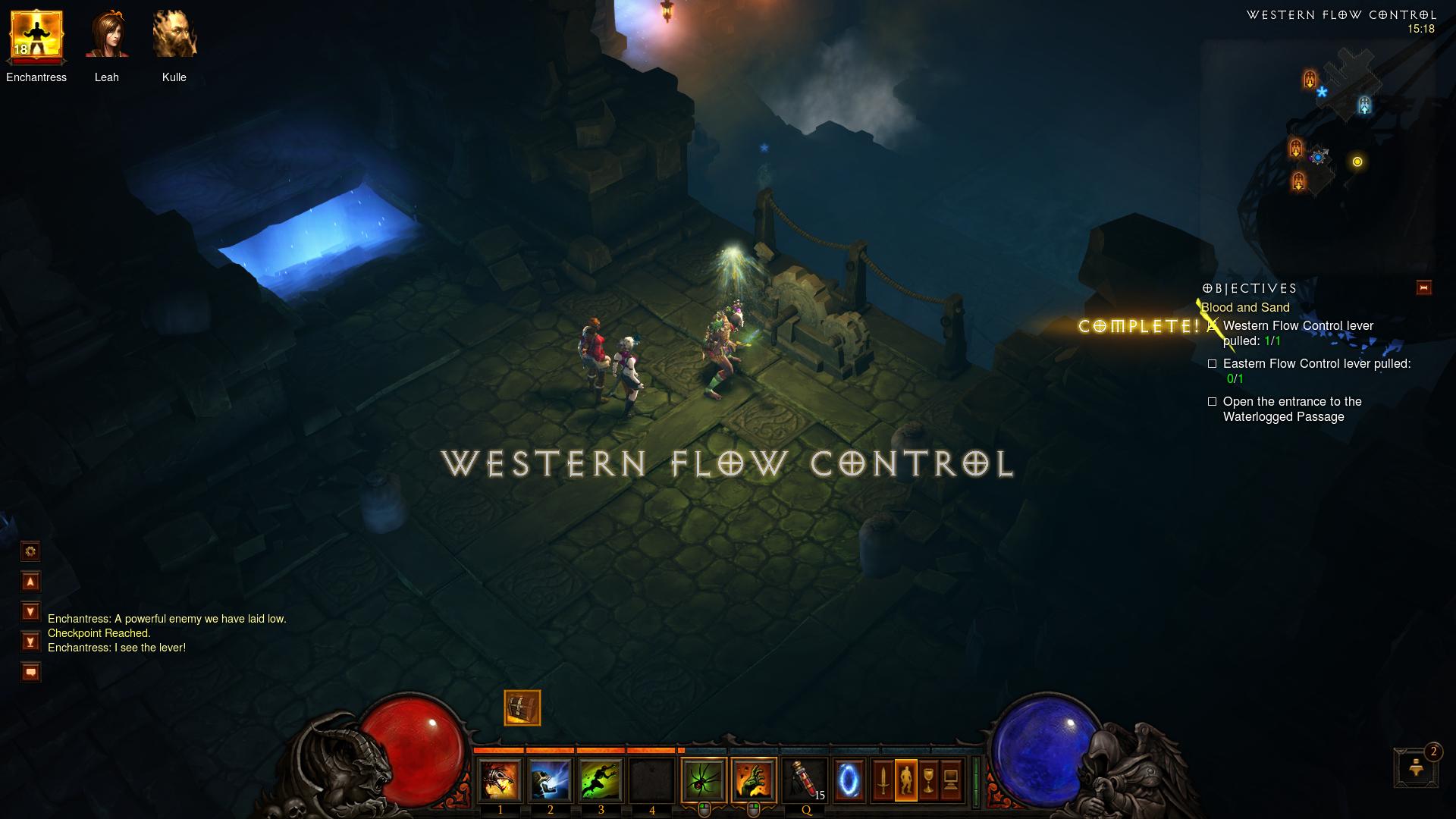The height and width of the screenshot is (819, 1456).
Task: Open the treasure chest notification icon
Action: pos(522,708)
